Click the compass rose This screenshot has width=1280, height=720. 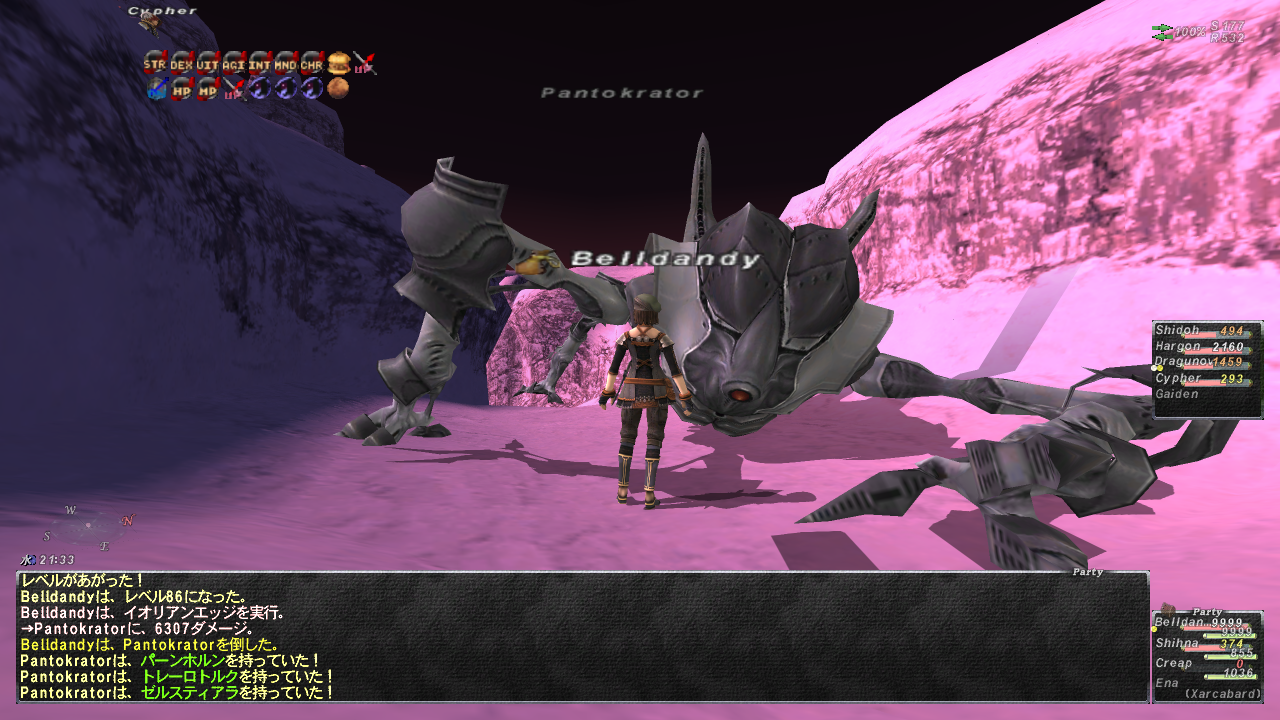tap(88, 526)
